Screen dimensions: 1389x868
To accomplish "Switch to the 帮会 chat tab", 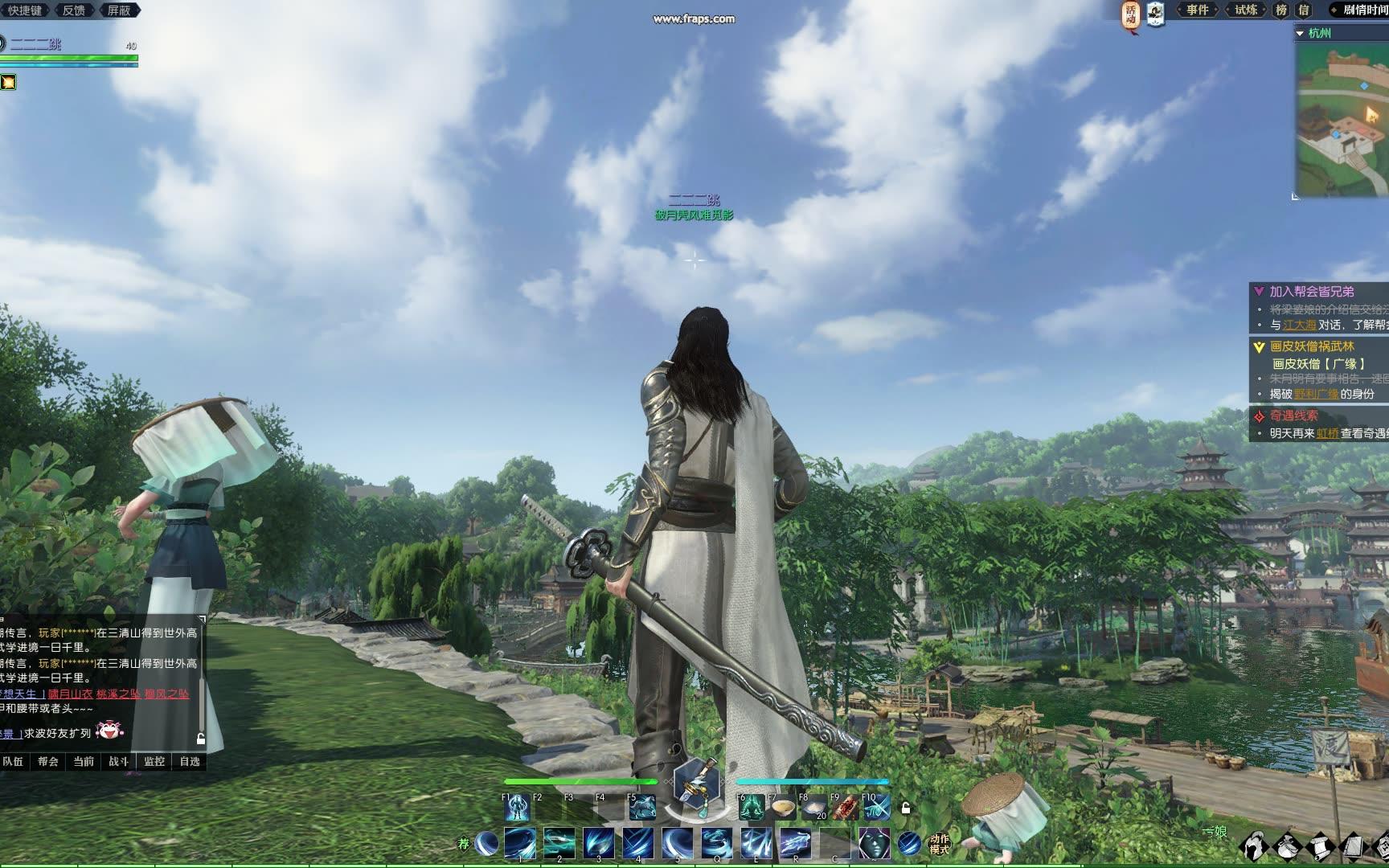I will [x=48, y=761].
